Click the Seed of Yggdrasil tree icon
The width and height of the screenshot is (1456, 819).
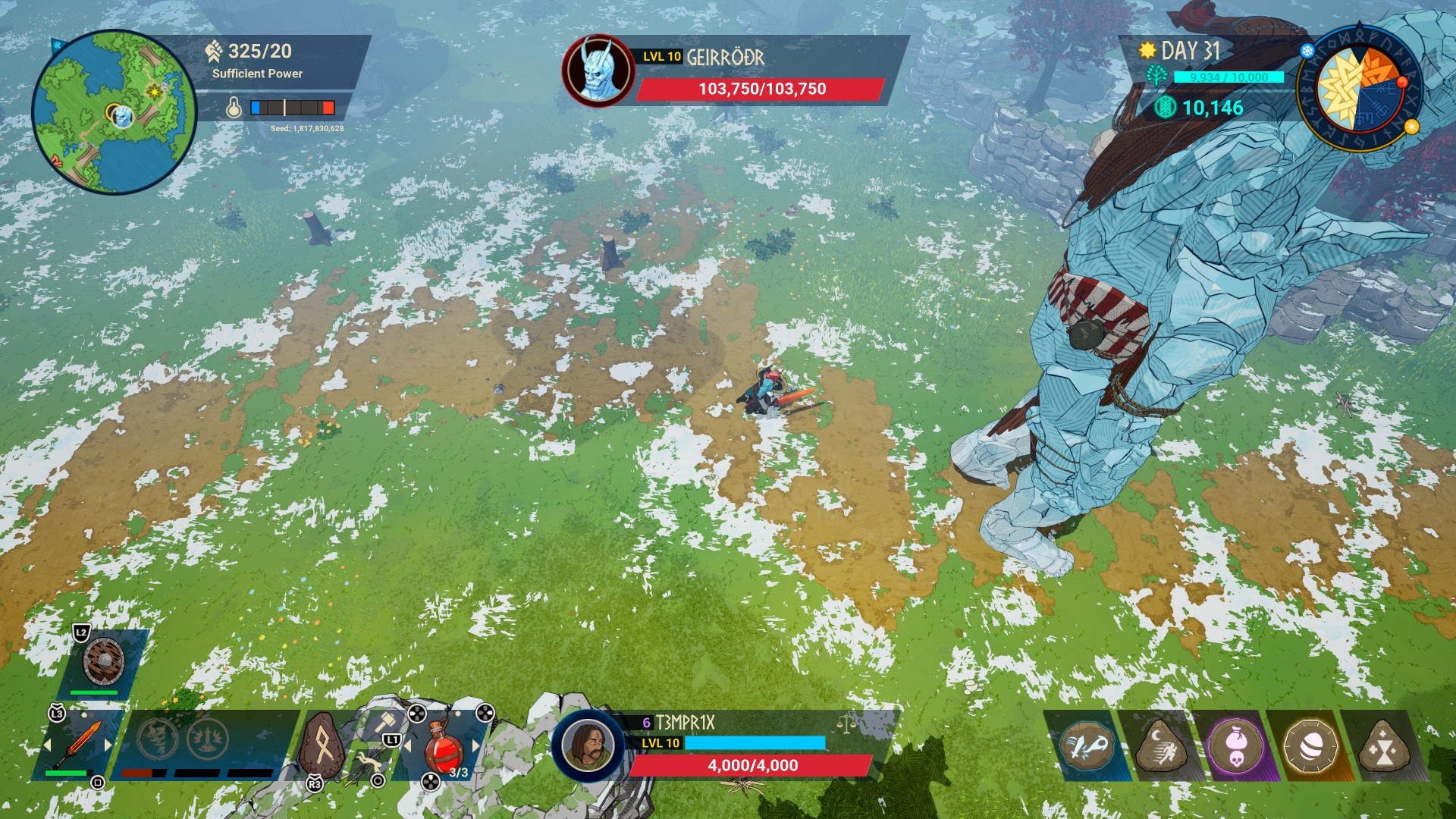(x=1156, y=76)
